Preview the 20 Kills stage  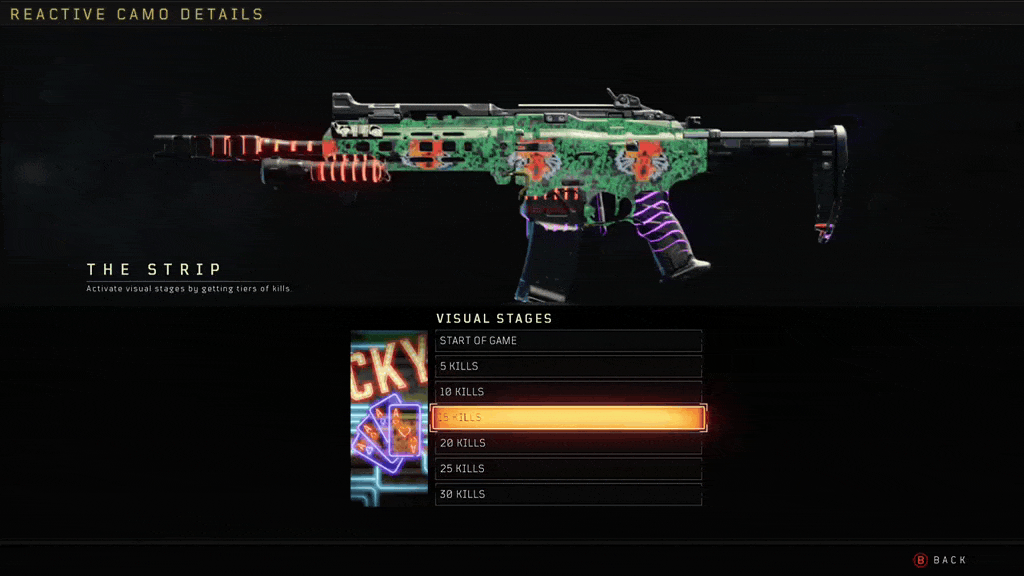click(x=568, y=443)
